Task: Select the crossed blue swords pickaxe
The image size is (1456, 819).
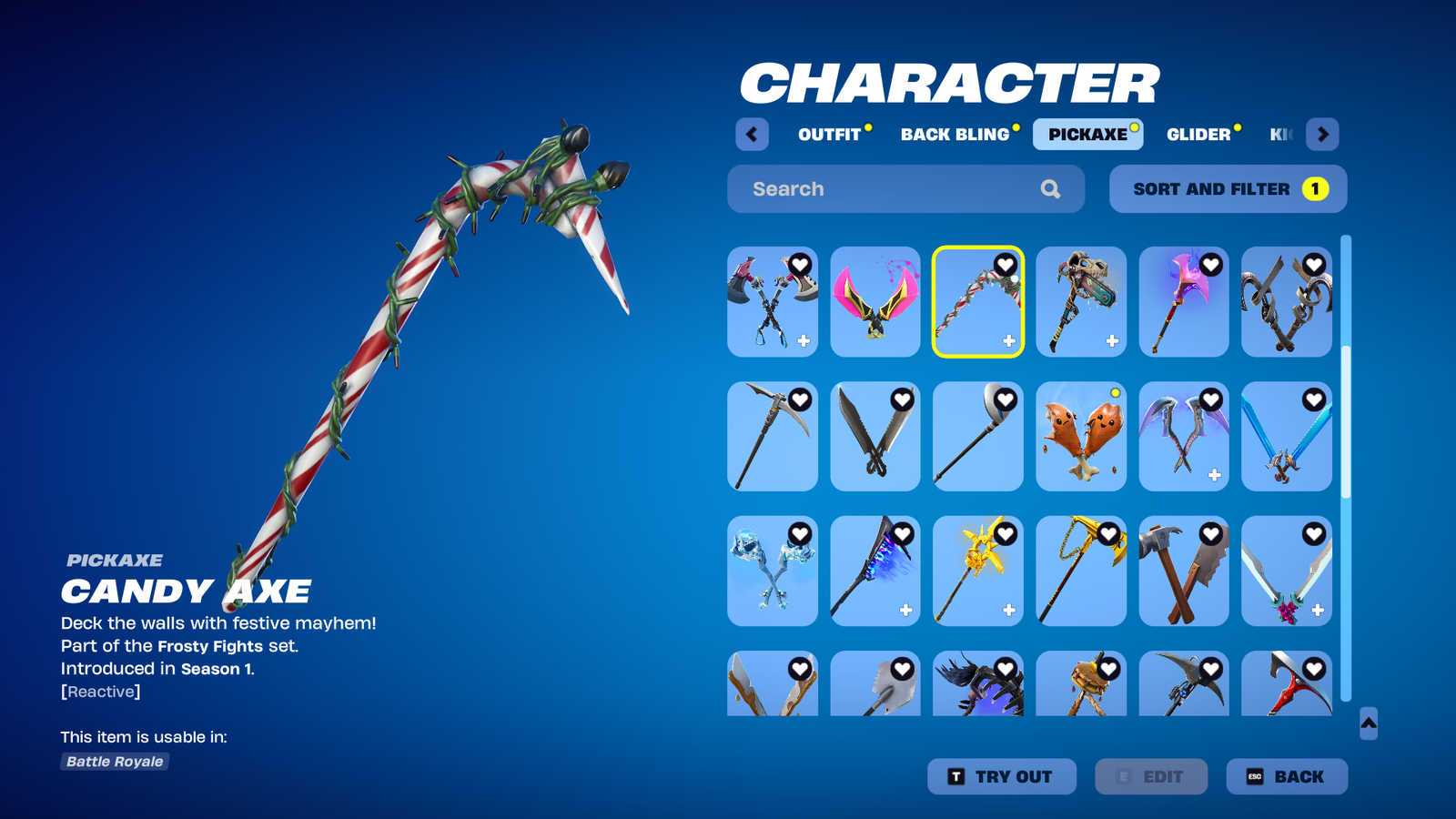Action: (1287, 437)
